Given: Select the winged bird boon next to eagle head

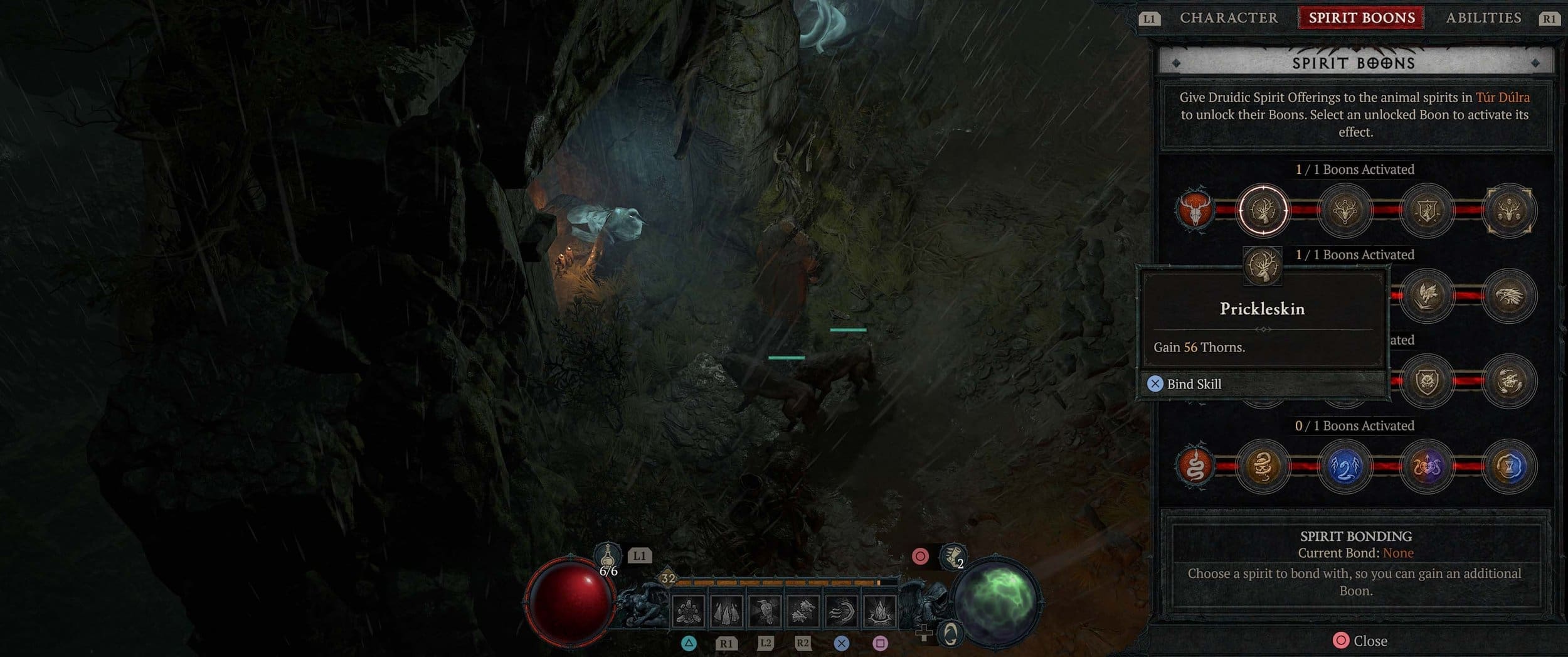Looking at the screenshot, I should pos(1427,296).
